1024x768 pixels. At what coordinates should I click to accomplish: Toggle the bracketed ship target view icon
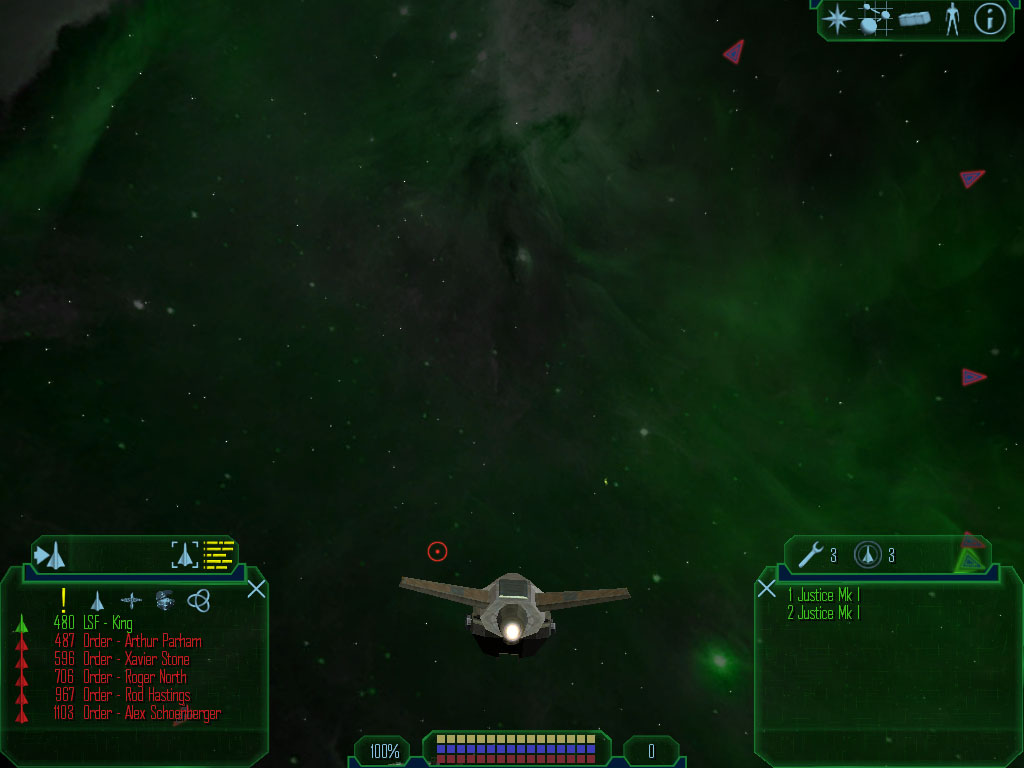coord(185,554)
